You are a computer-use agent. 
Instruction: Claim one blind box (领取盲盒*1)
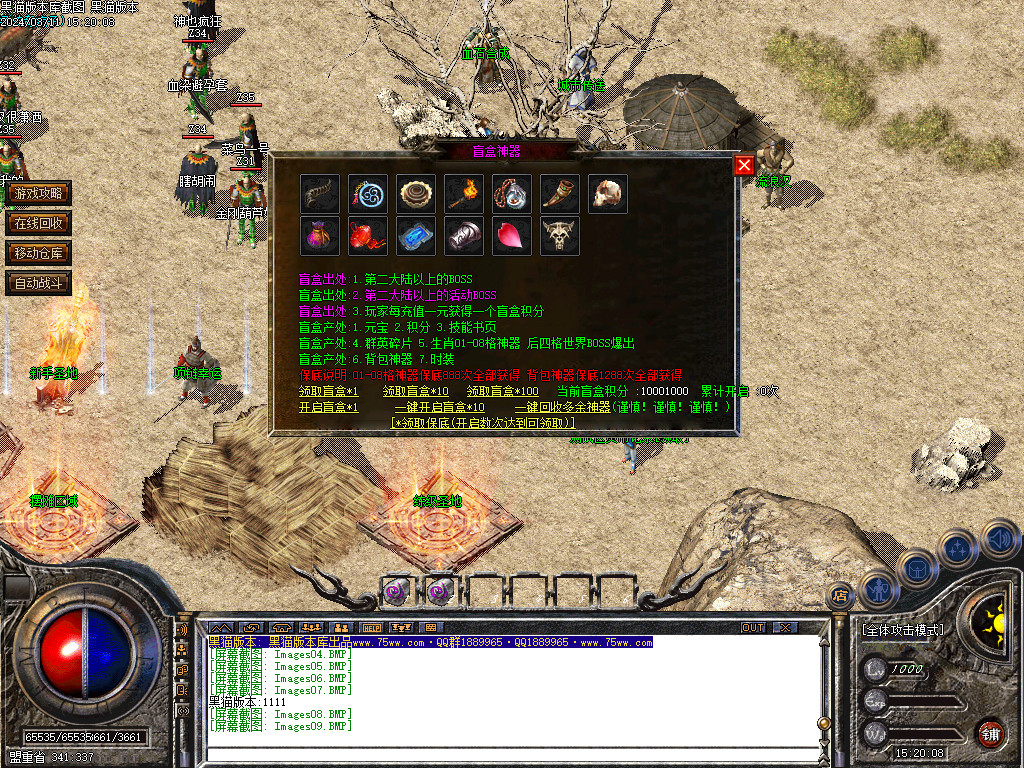[x=328, y=391]
